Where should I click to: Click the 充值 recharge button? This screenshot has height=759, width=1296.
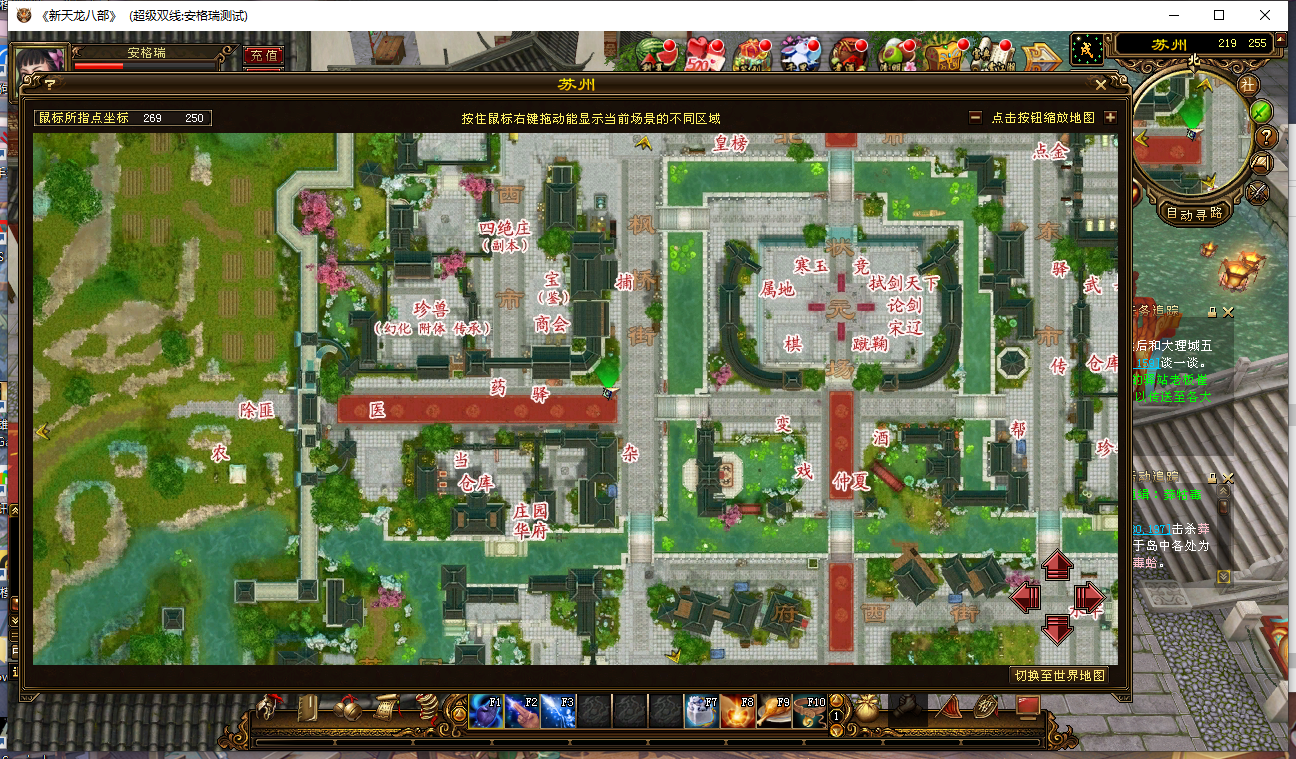point(263,56)
